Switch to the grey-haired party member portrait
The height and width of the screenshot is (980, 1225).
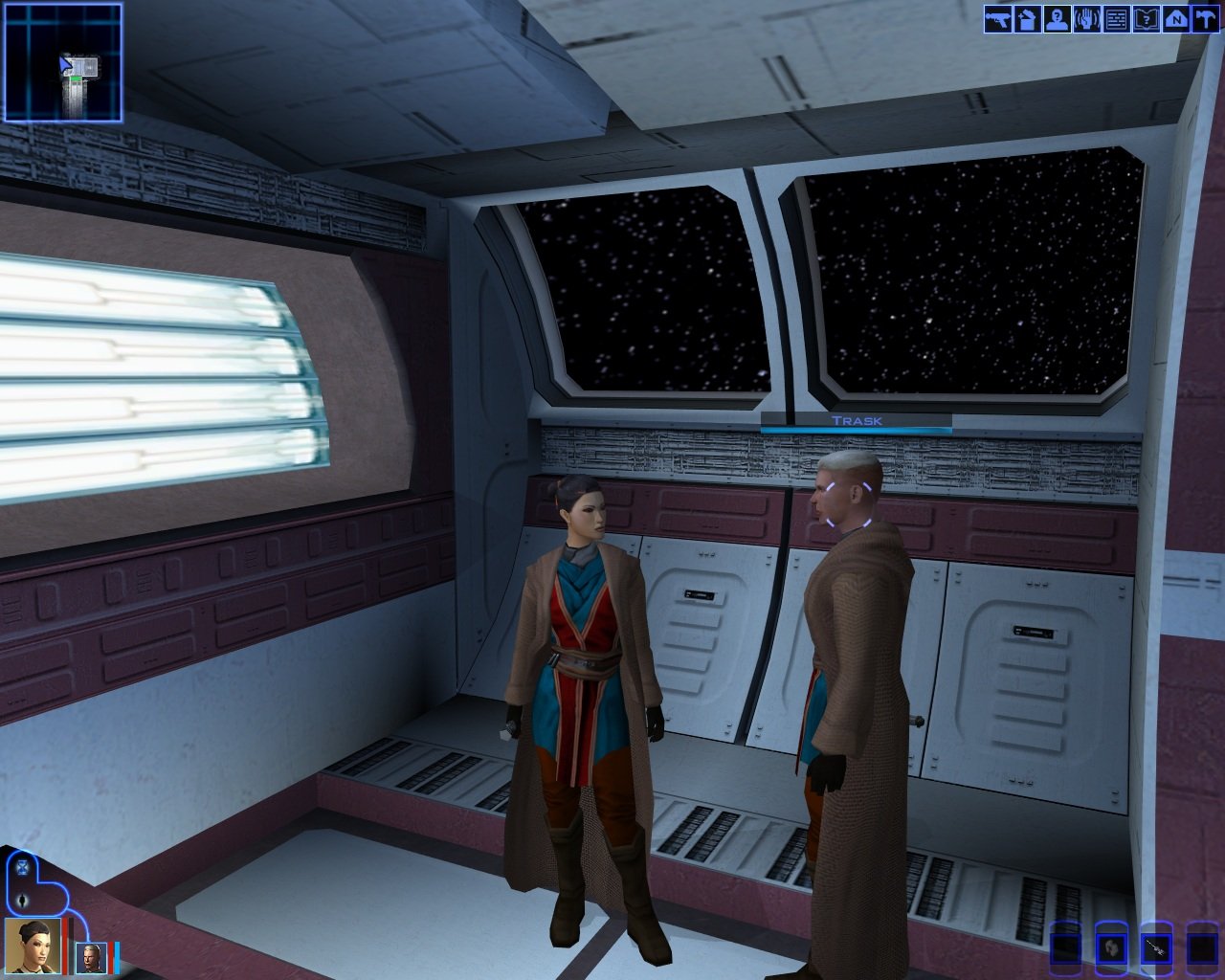coord(93,957)
